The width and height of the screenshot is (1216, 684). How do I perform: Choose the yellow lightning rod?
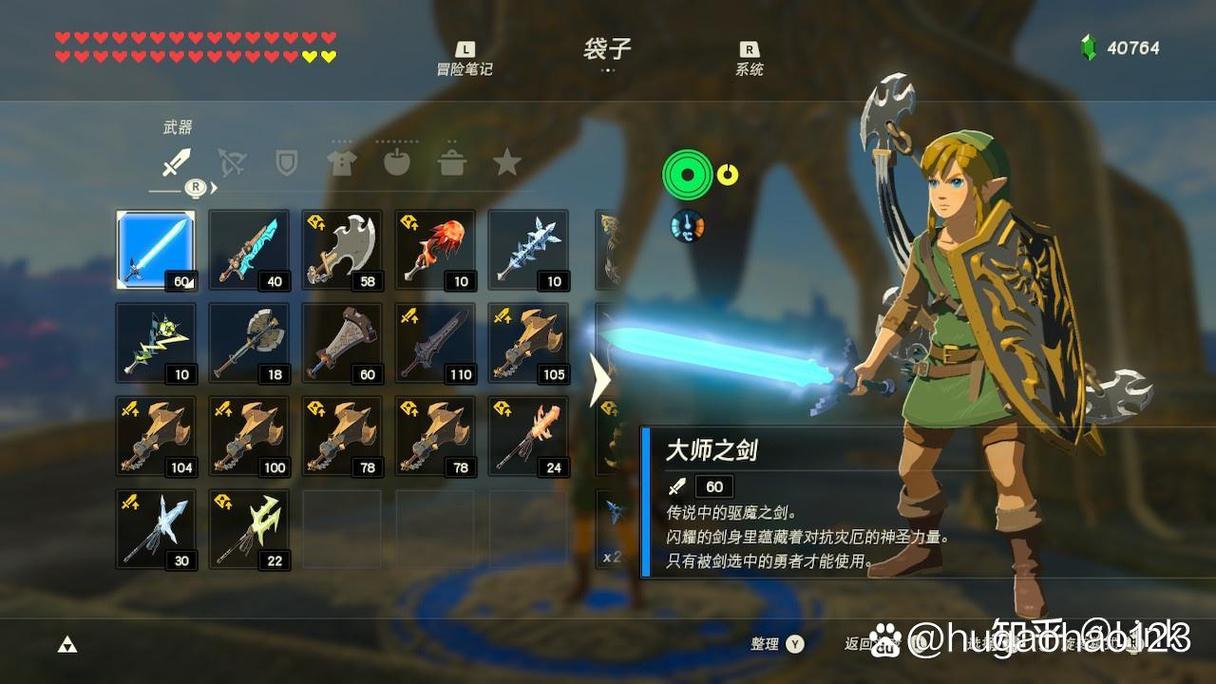tap(156, 343)
